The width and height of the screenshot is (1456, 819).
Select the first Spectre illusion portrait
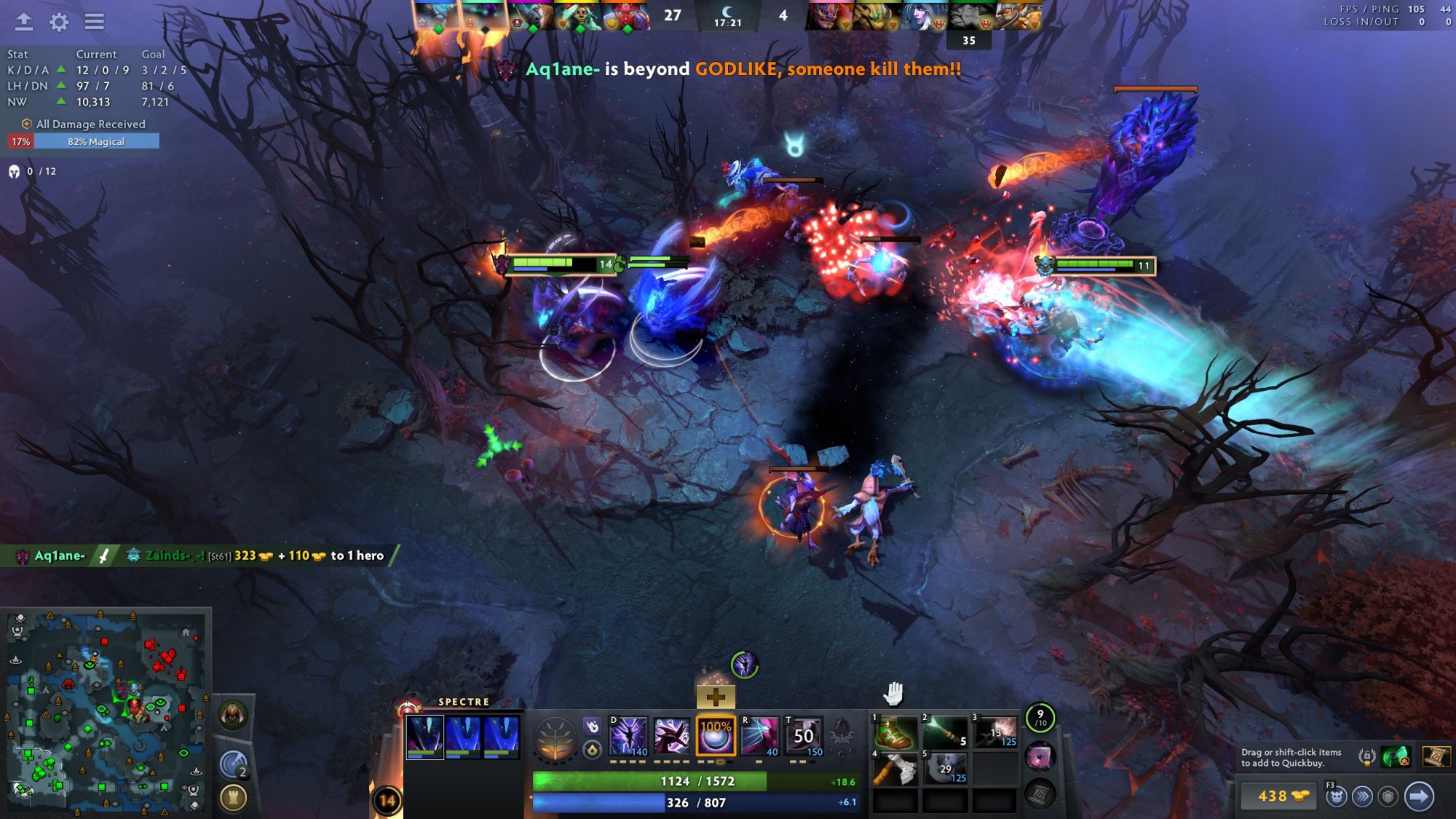click(425, 736)
